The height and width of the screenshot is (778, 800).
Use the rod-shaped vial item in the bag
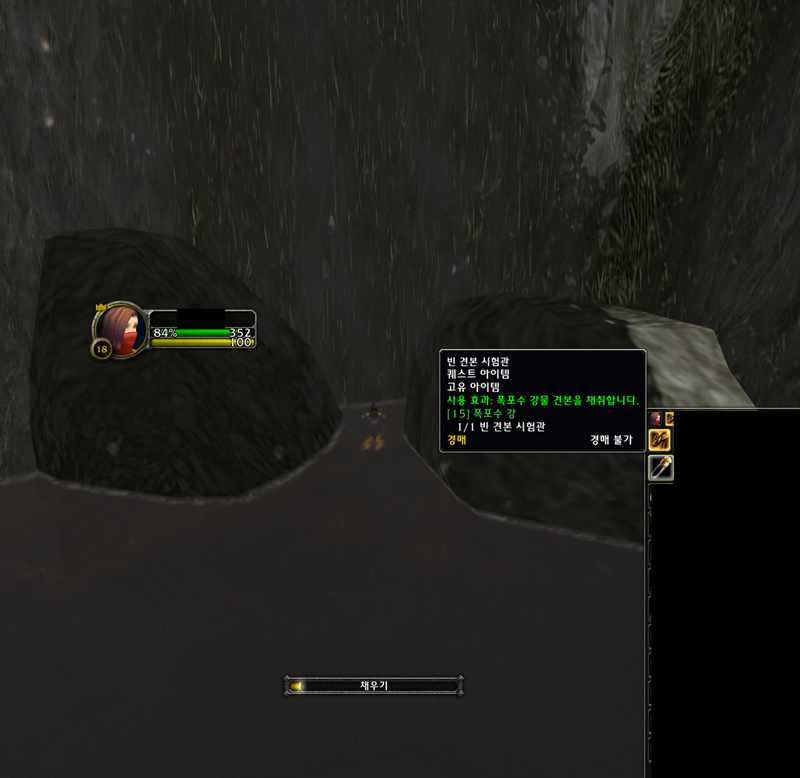click(x=661, y=468)
